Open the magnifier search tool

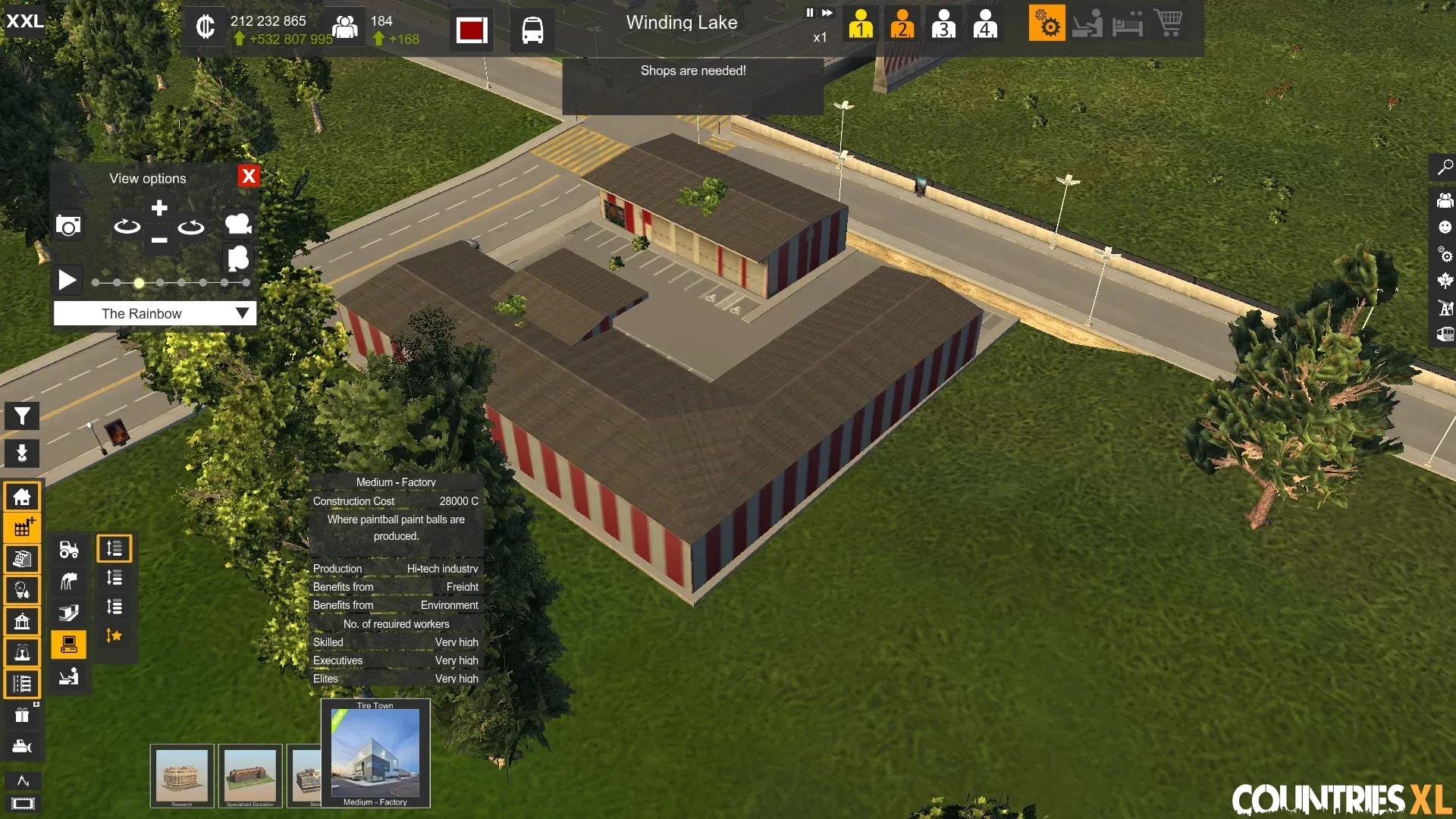(x=1445, y=167)
